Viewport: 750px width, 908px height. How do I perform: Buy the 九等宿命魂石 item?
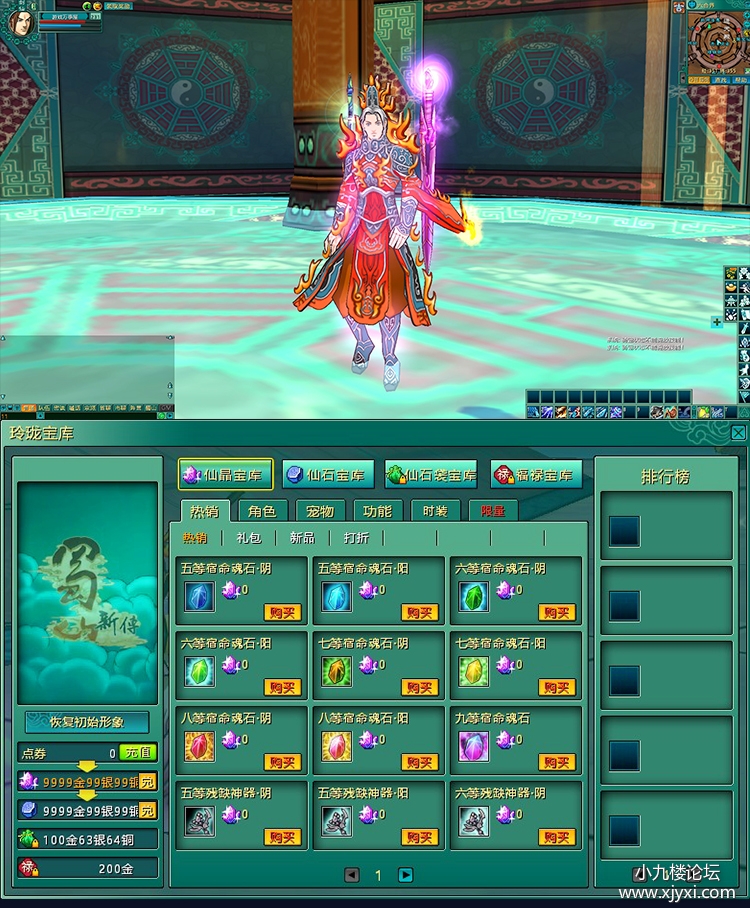click(557, 762)
